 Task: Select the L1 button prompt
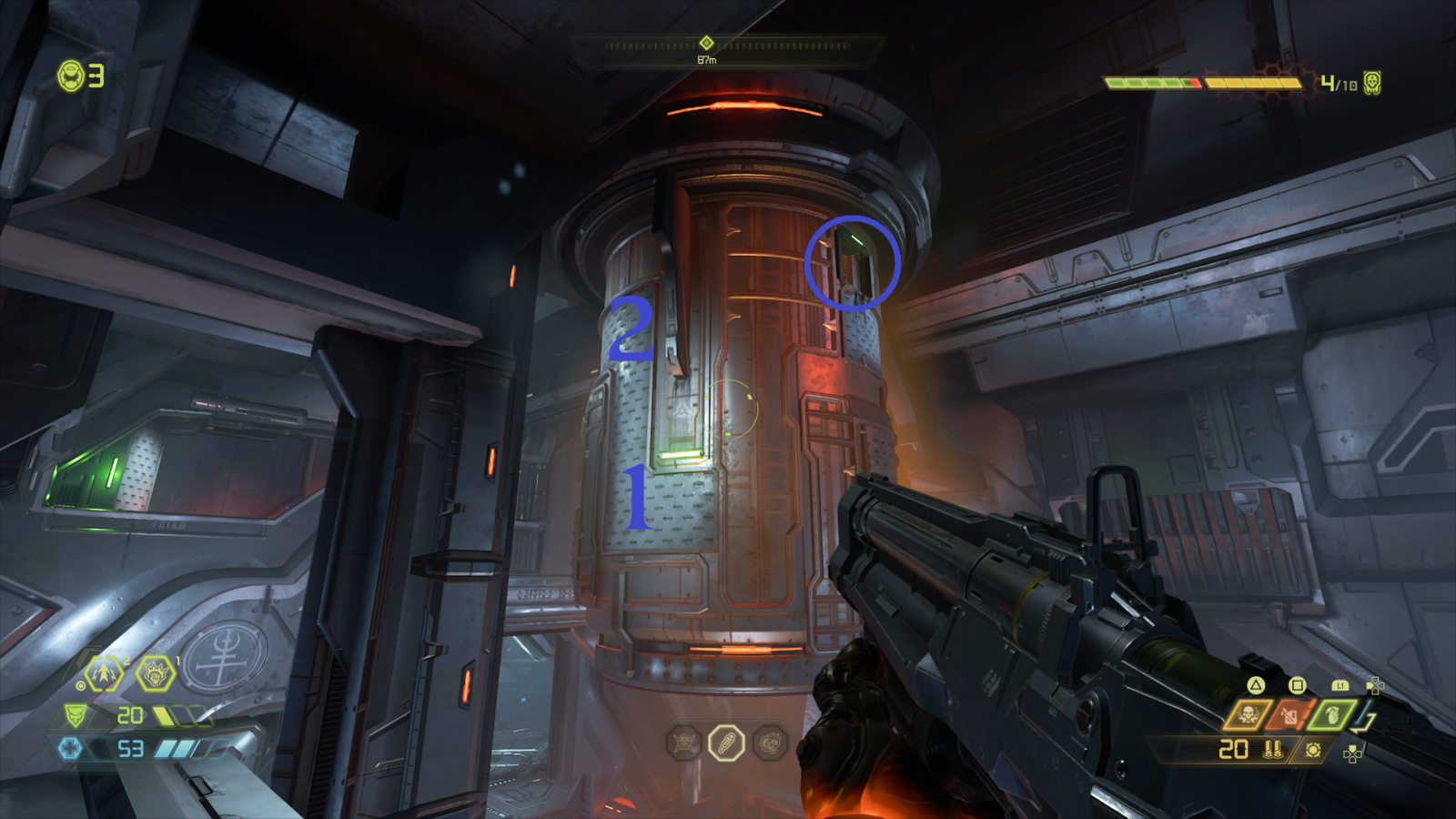click(x=1340, y=684)
